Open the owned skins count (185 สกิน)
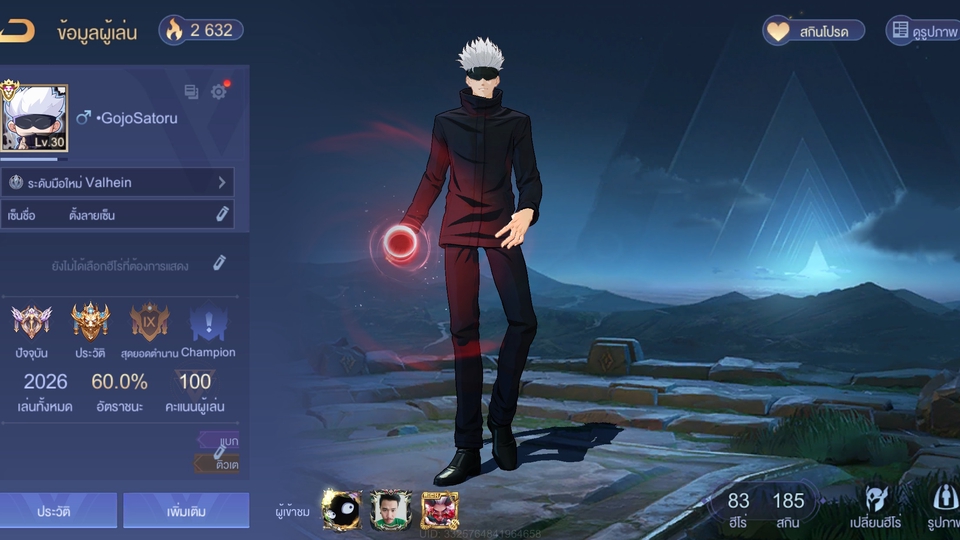Image resolution: width=960 pixels, height=540 pixels. [x=788, y=508]
